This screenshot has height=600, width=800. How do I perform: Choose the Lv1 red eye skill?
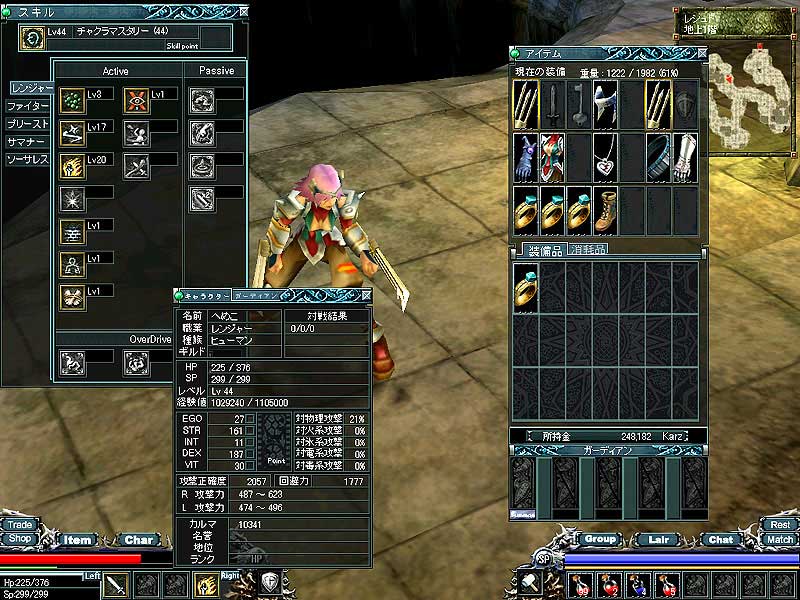coord(137,101)
